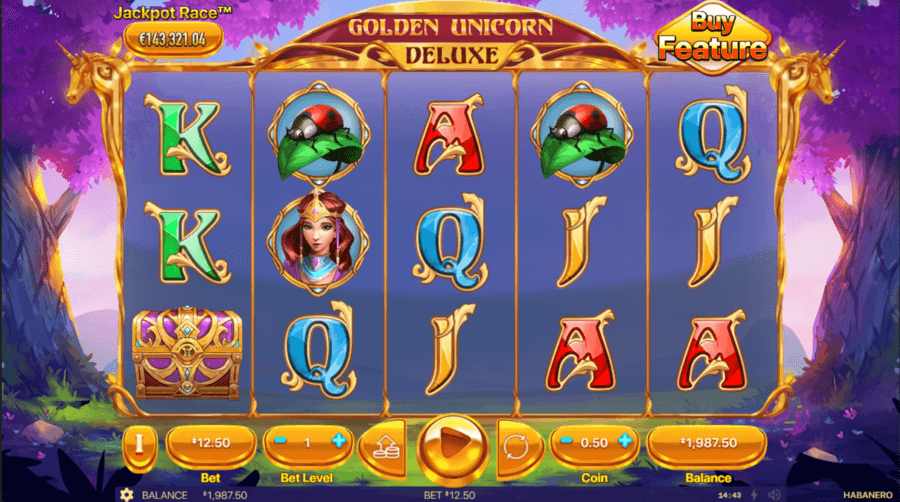The image size is (900, 502).
Task: Lower the Coin value with minus
Action: [567, 441]
